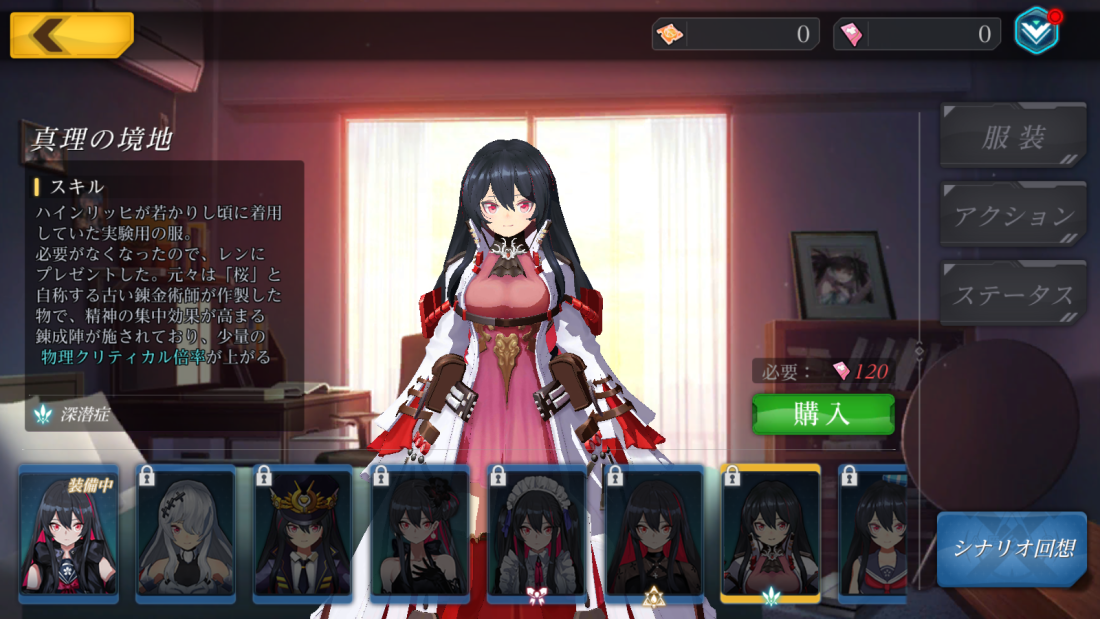Choose the grey-haired eyepatch costume thumbnail
The width and height of the screenshot is (1100, 619).
coord(186,534)
